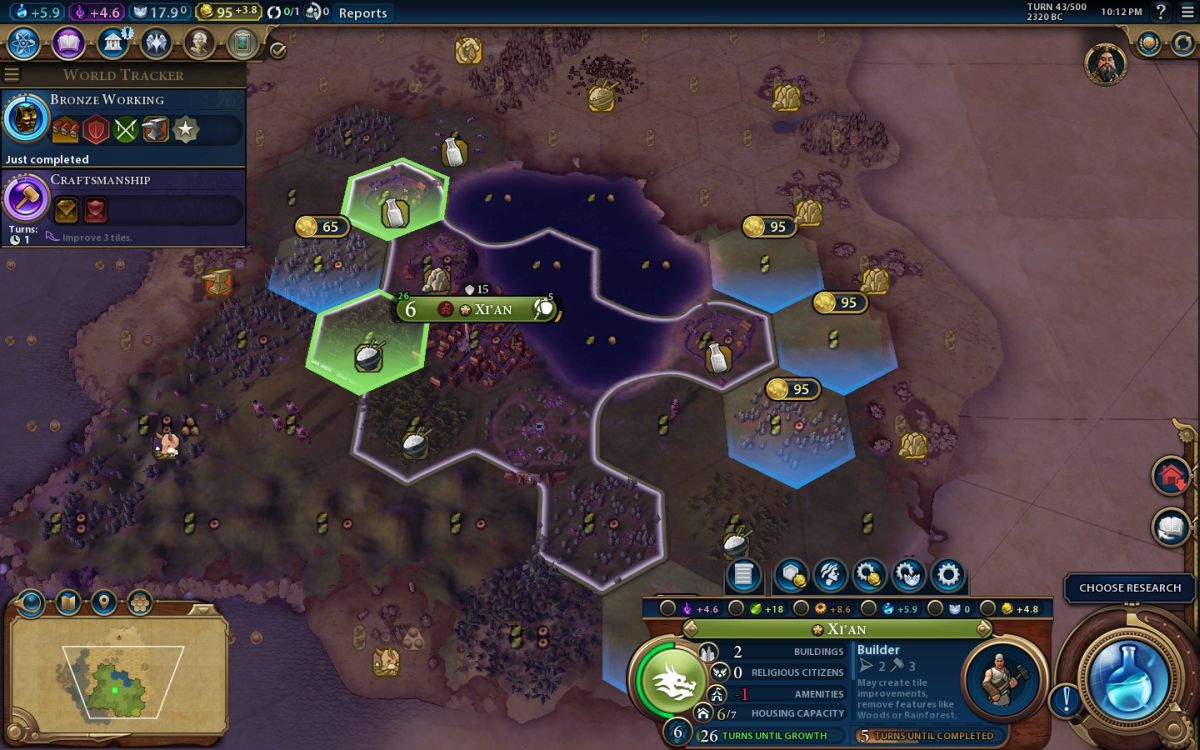The width and height of the screenshot is (1200, 750).
Task: Click the purchase tile hex-and-coin icon
Action: coord(790,575)
